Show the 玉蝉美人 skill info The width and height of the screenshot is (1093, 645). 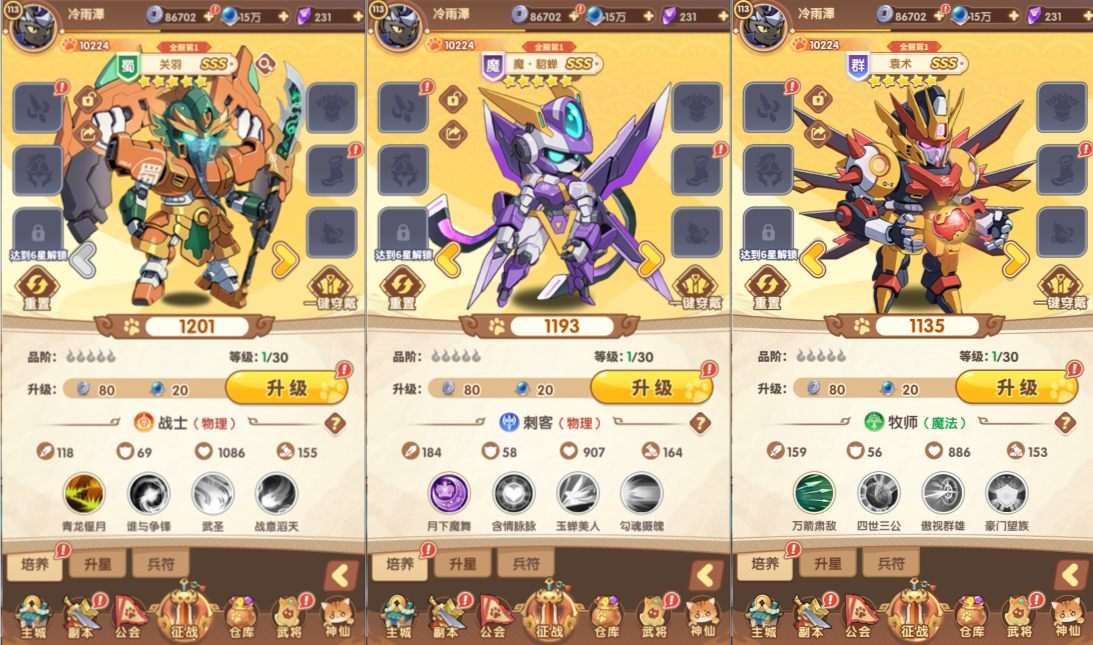pyautogui.click(x=577, y=493)
